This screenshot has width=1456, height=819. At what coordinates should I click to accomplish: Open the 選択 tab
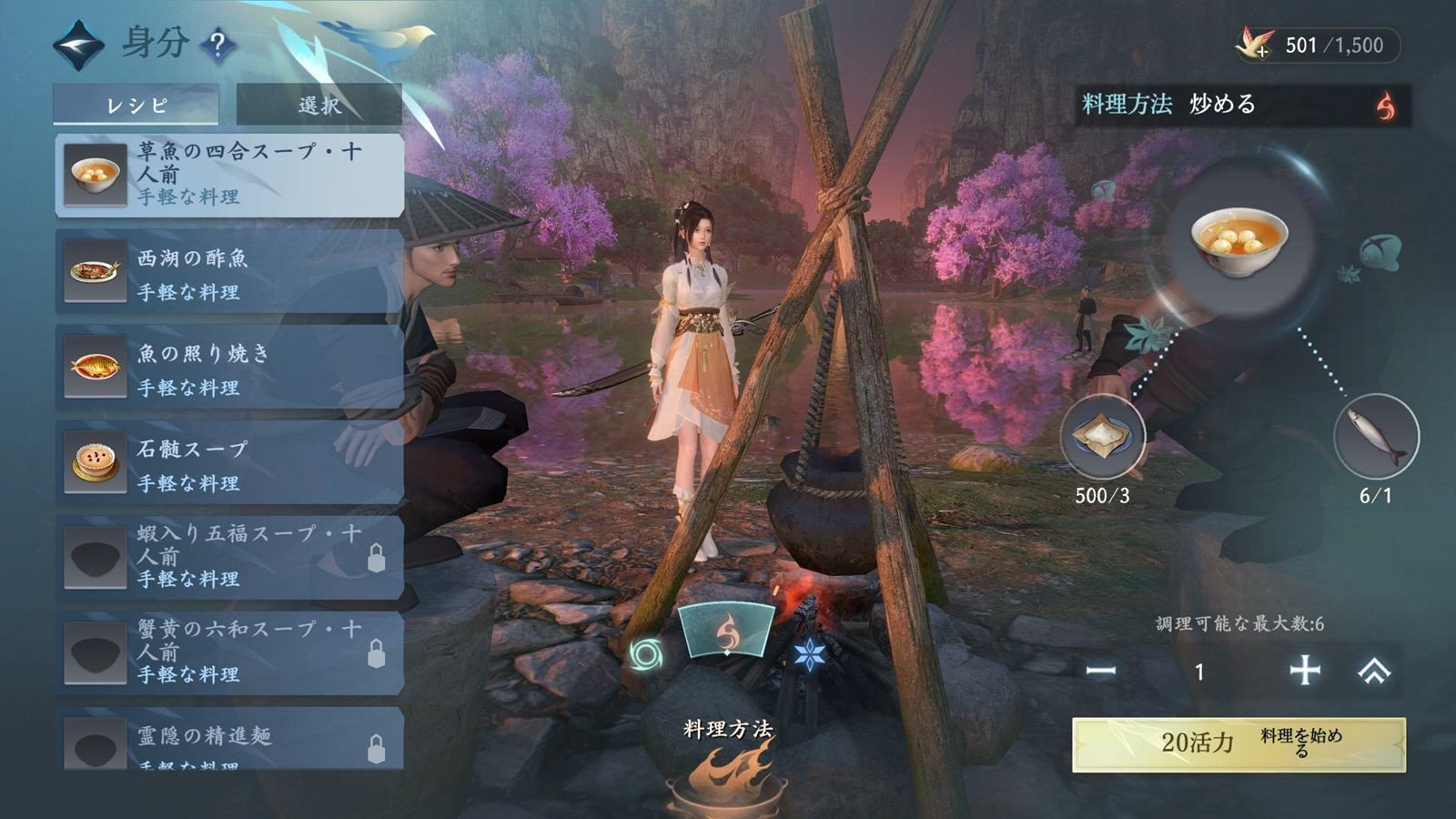pos(318,105)
